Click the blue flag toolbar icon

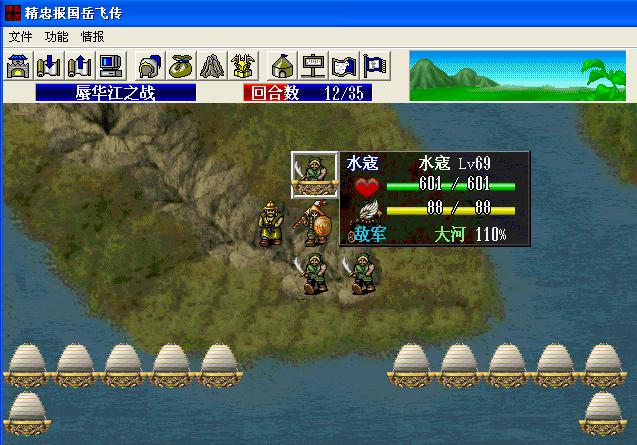tap(373, 66)
